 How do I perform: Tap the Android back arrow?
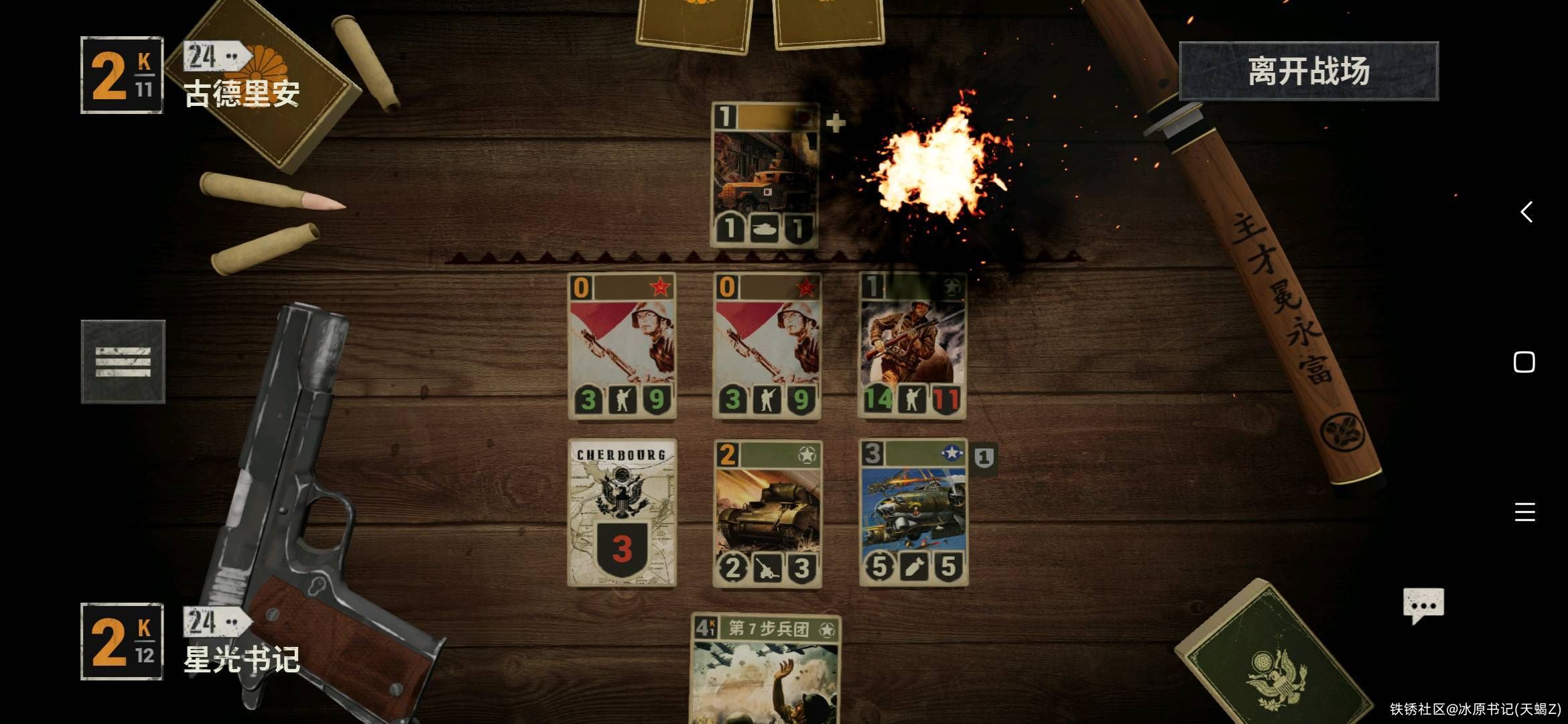tap(1526, 212)
